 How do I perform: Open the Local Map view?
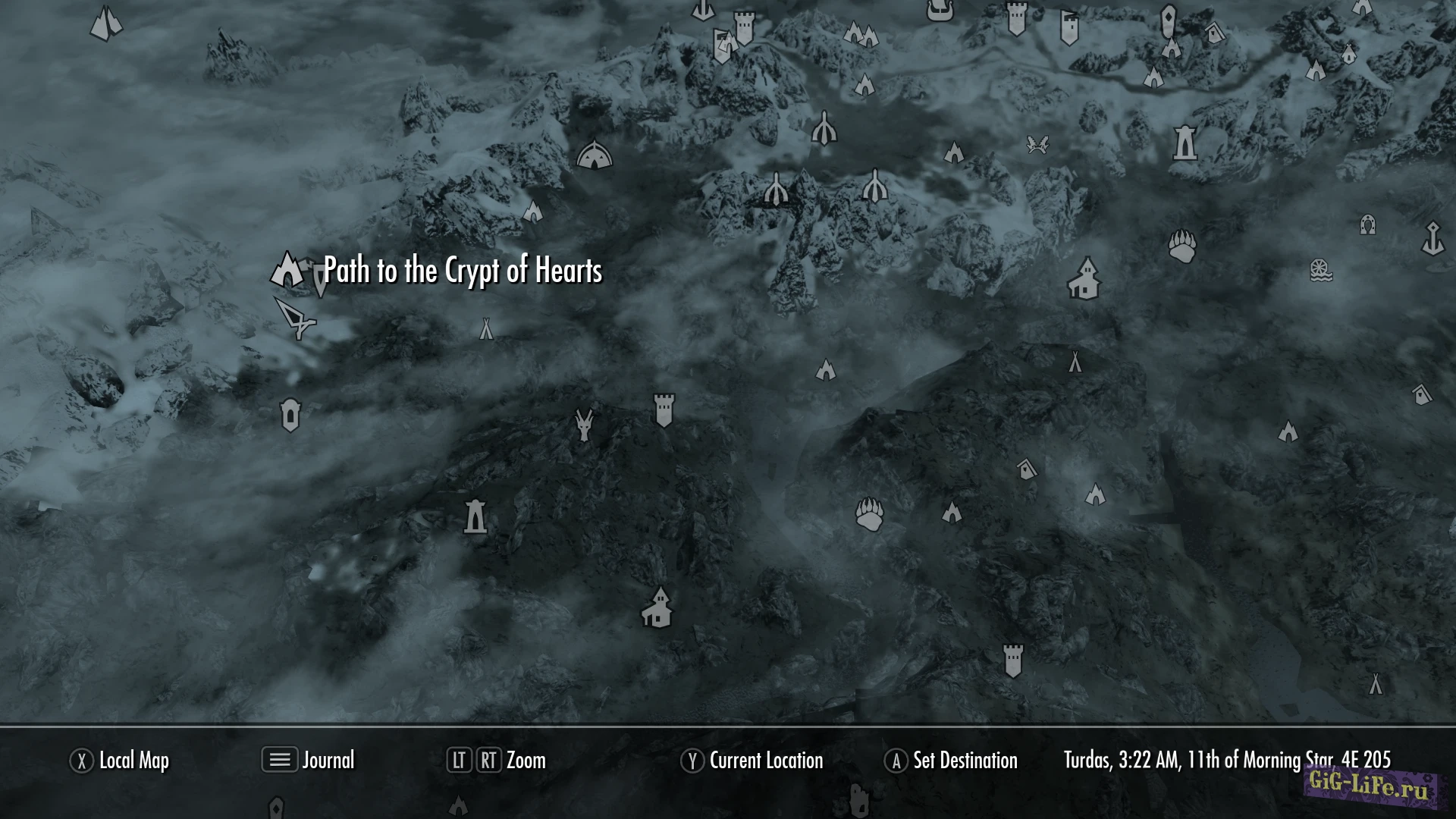[120, 761]
